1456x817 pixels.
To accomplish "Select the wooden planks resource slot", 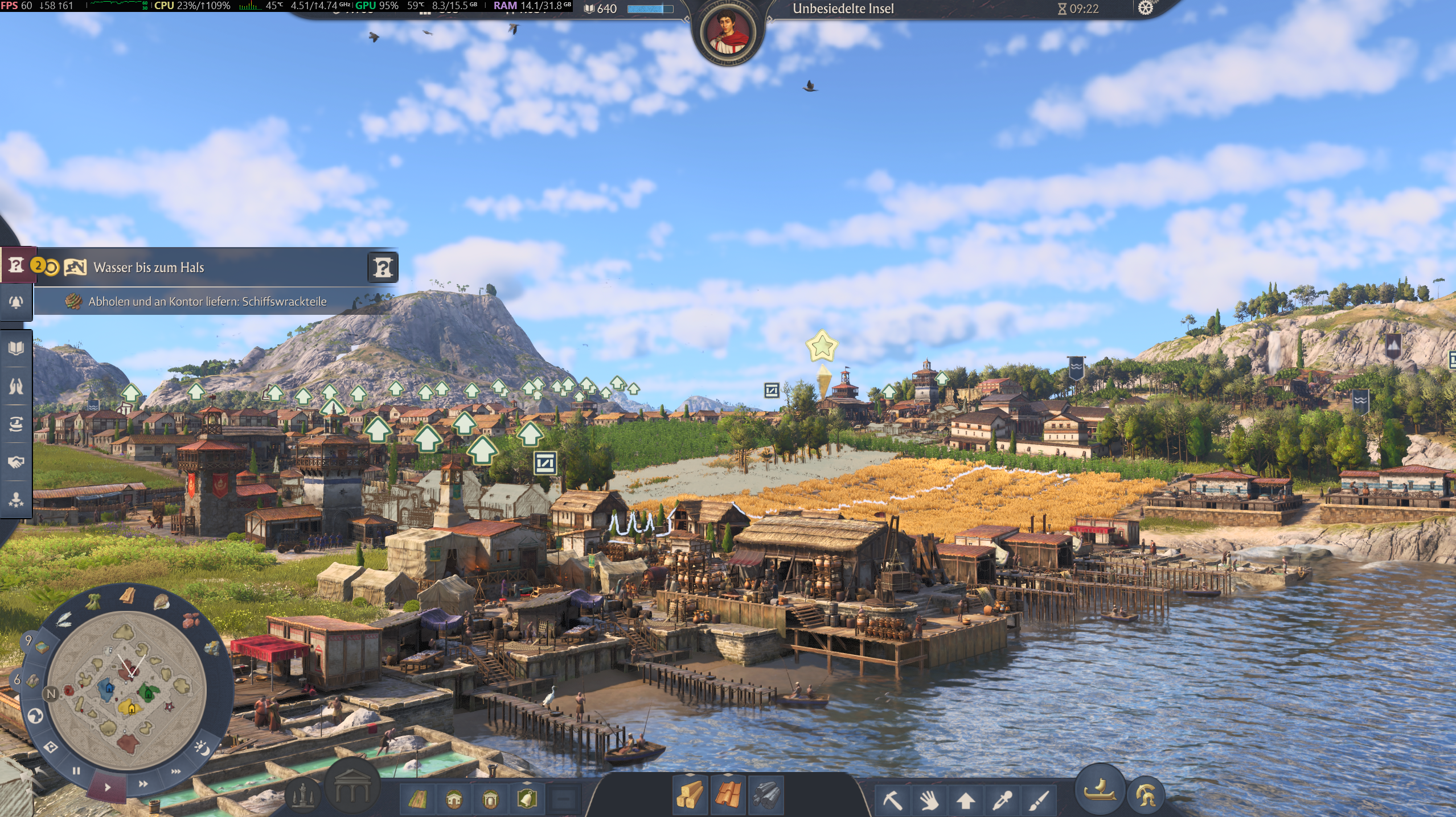I will point(690,794).
